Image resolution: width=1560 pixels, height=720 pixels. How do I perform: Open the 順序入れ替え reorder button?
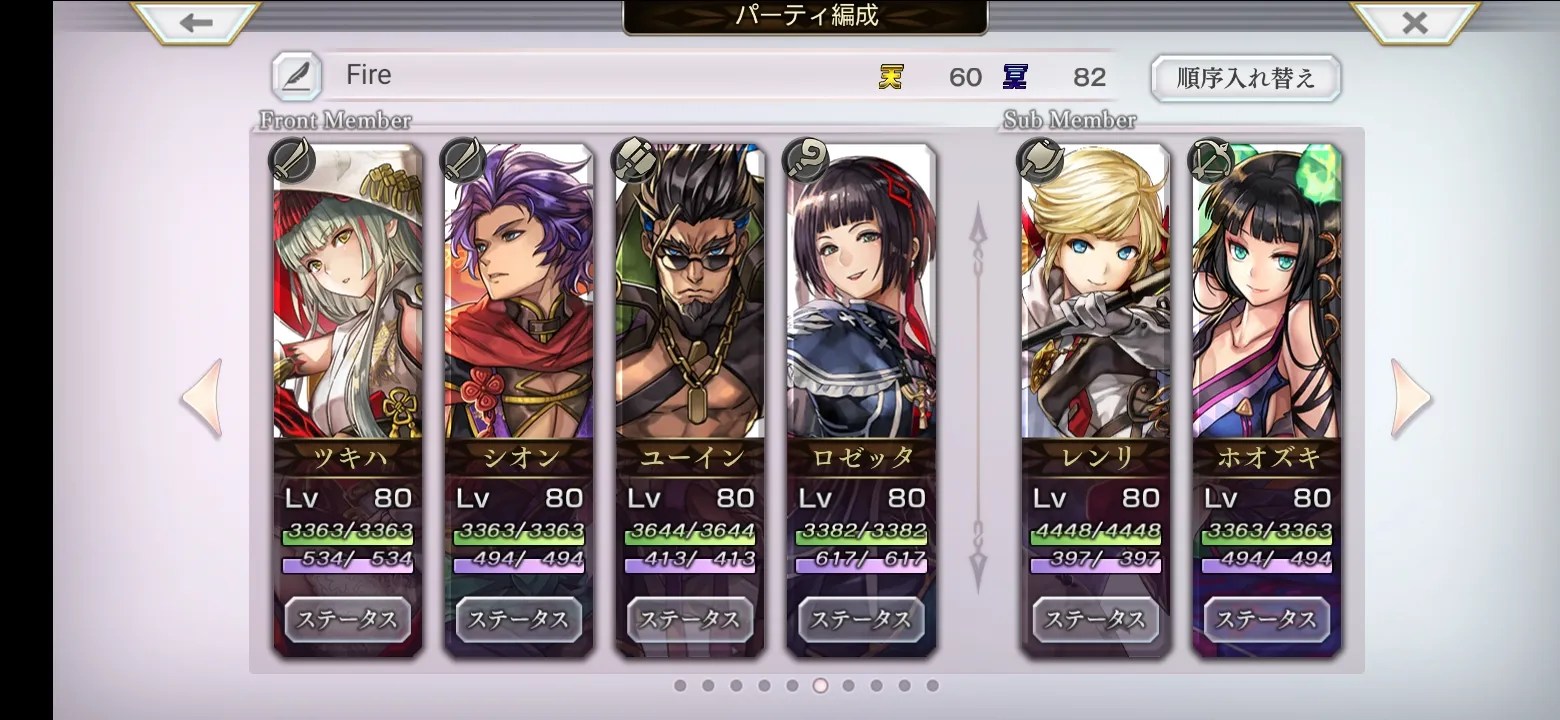point(1245,78)
